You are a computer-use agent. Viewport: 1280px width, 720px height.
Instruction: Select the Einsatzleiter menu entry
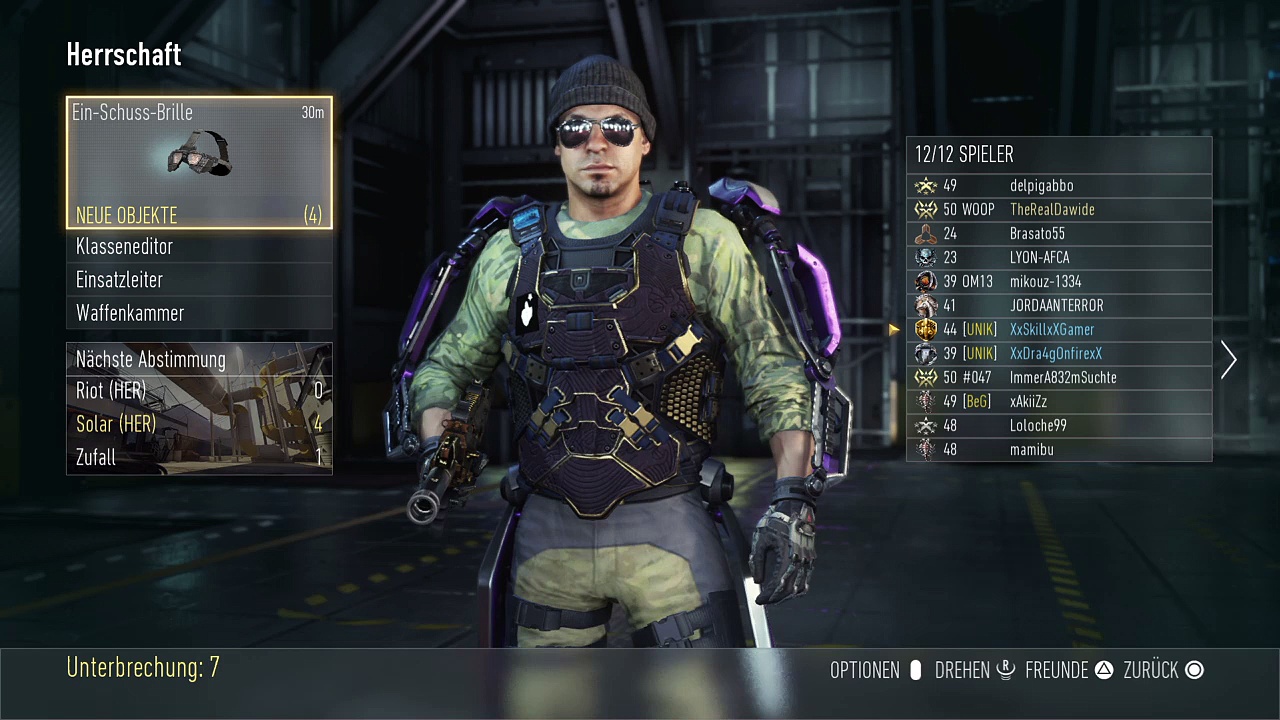click(x=199, y=280)
